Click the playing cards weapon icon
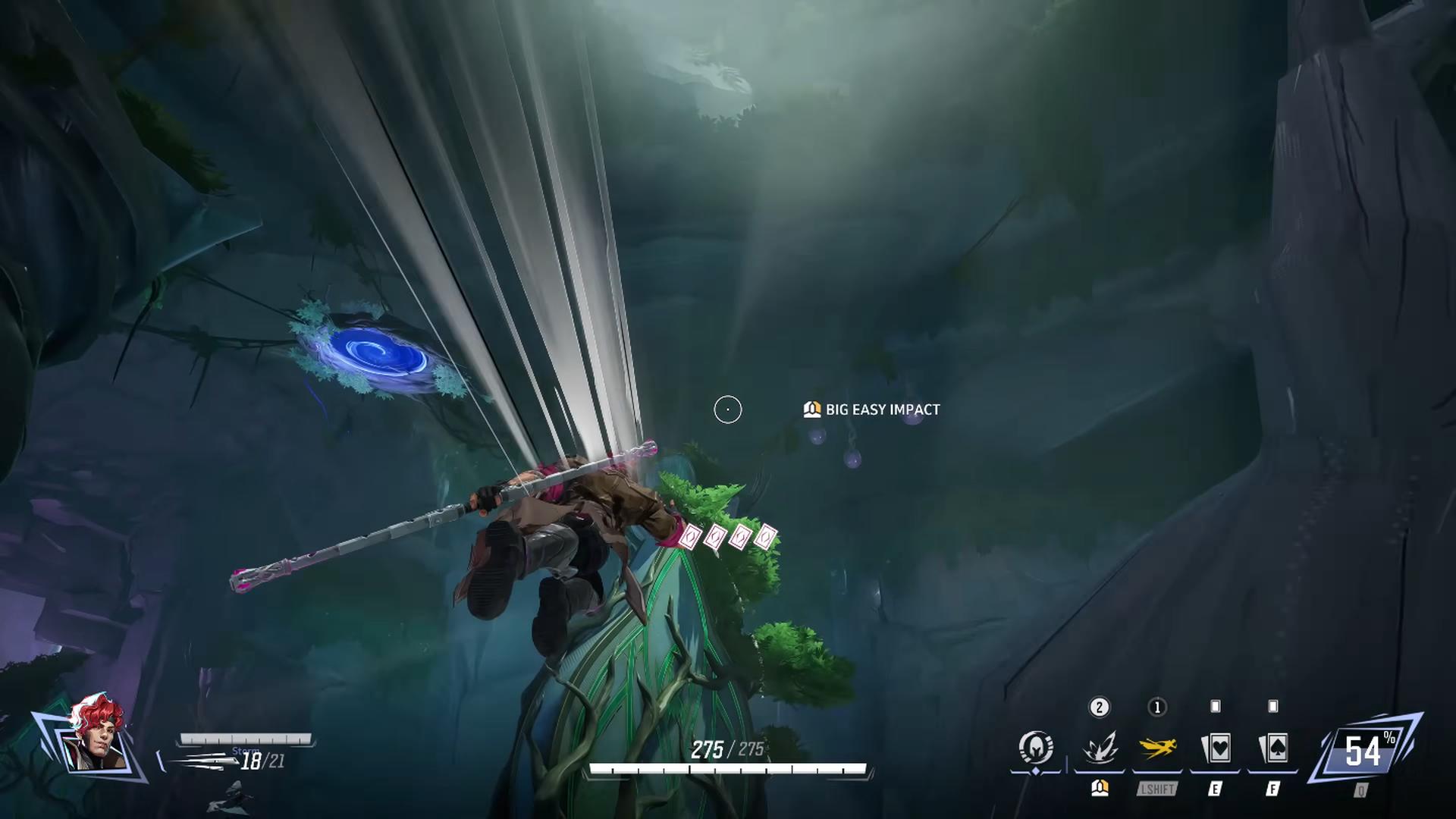1456x819 pixels. click(x=199, y=760)
